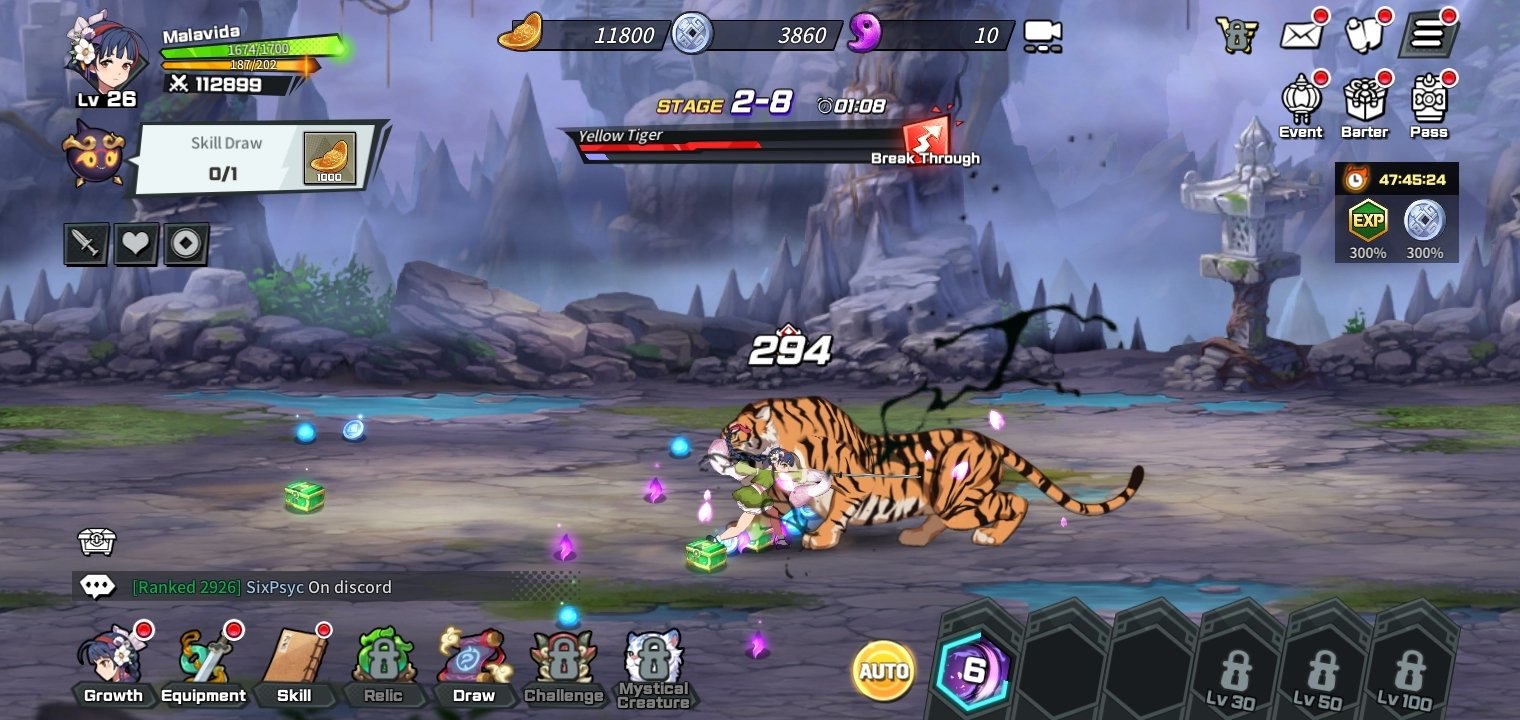This screenshot has height=720, width=1520.
Task: Open the Pass menu icon
Action: (x=1429, y=105)
